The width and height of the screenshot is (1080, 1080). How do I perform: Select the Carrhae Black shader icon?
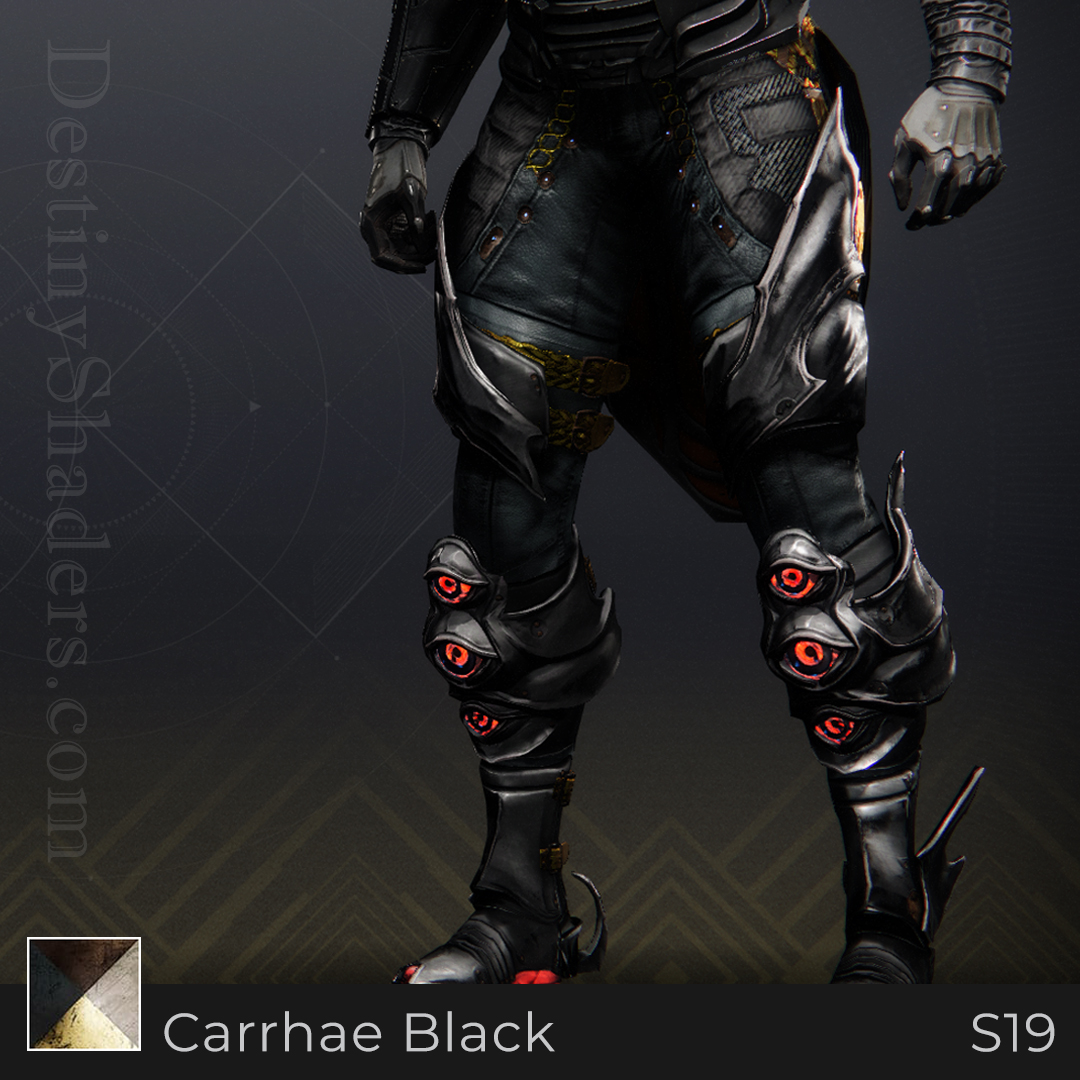(84, 993)
